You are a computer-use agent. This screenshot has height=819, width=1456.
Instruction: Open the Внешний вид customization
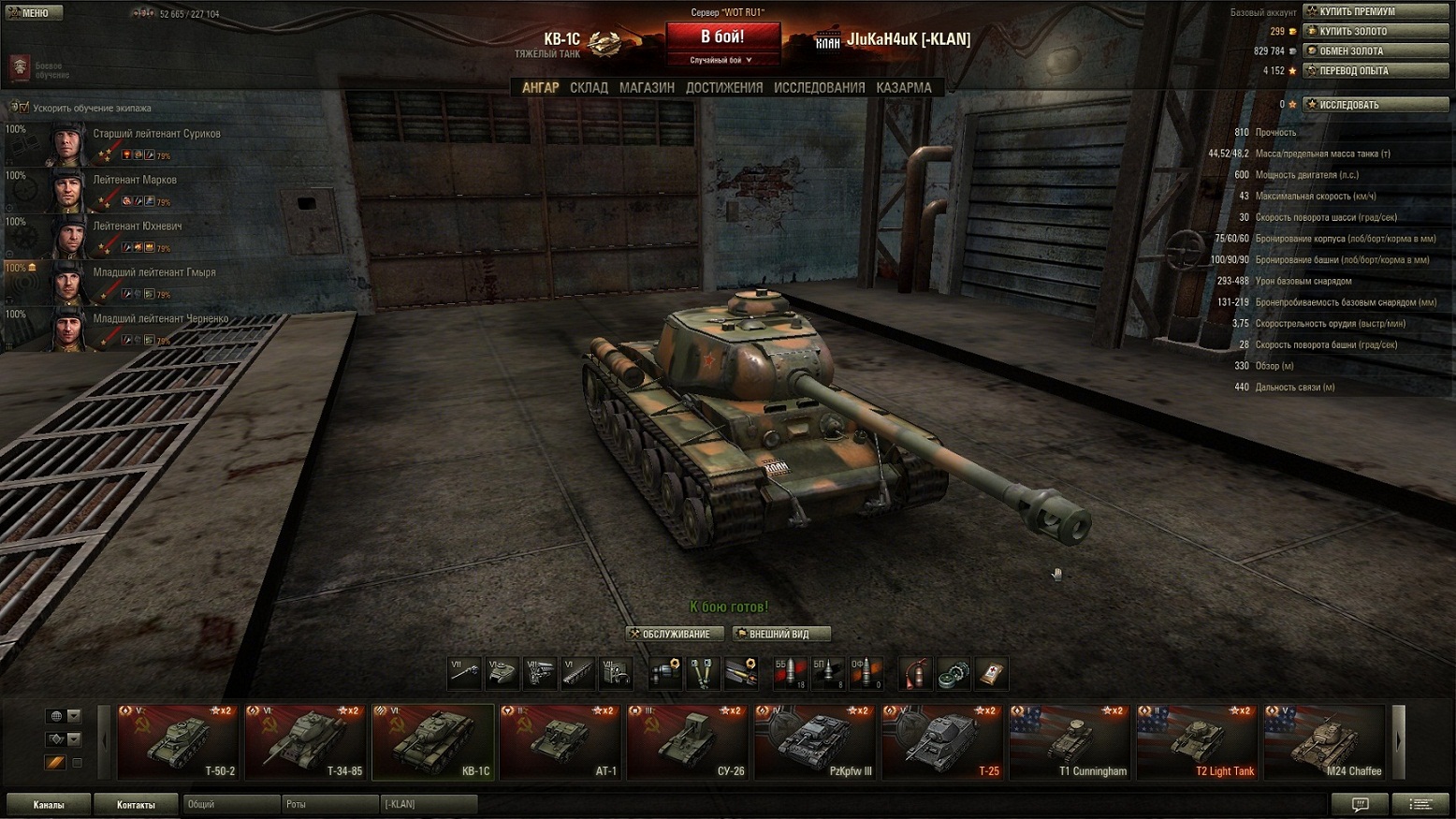pos(781,635)
